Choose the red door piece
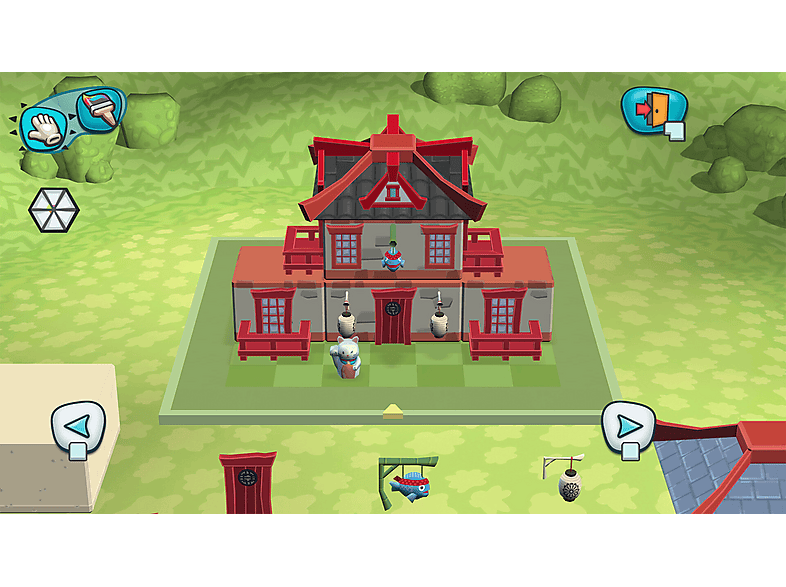 click(247, 484)
